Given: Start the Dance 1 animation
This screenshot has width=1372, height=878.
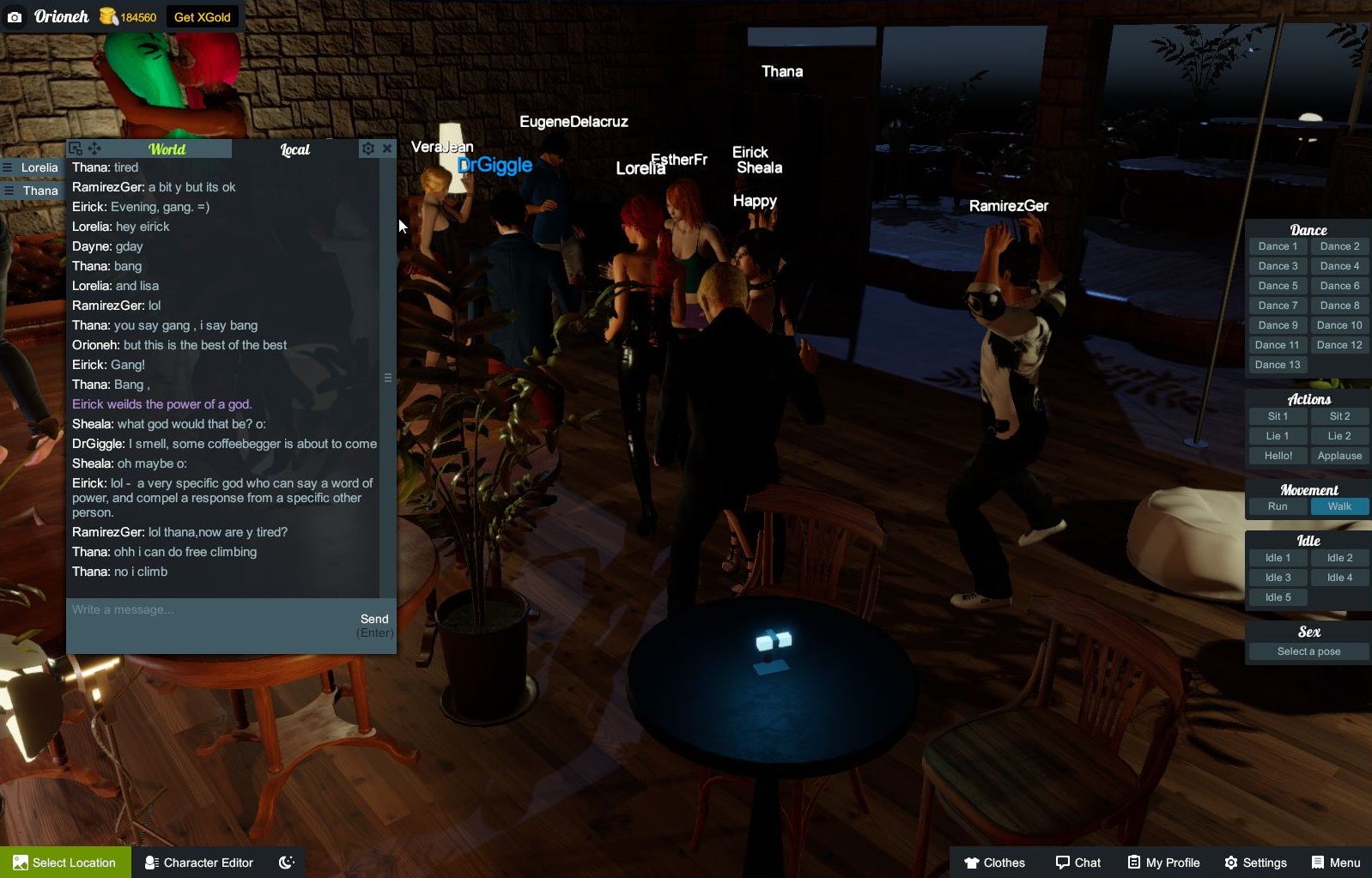Looking at the screenshot, I should pyautogui.click(x=1278, y=246).
